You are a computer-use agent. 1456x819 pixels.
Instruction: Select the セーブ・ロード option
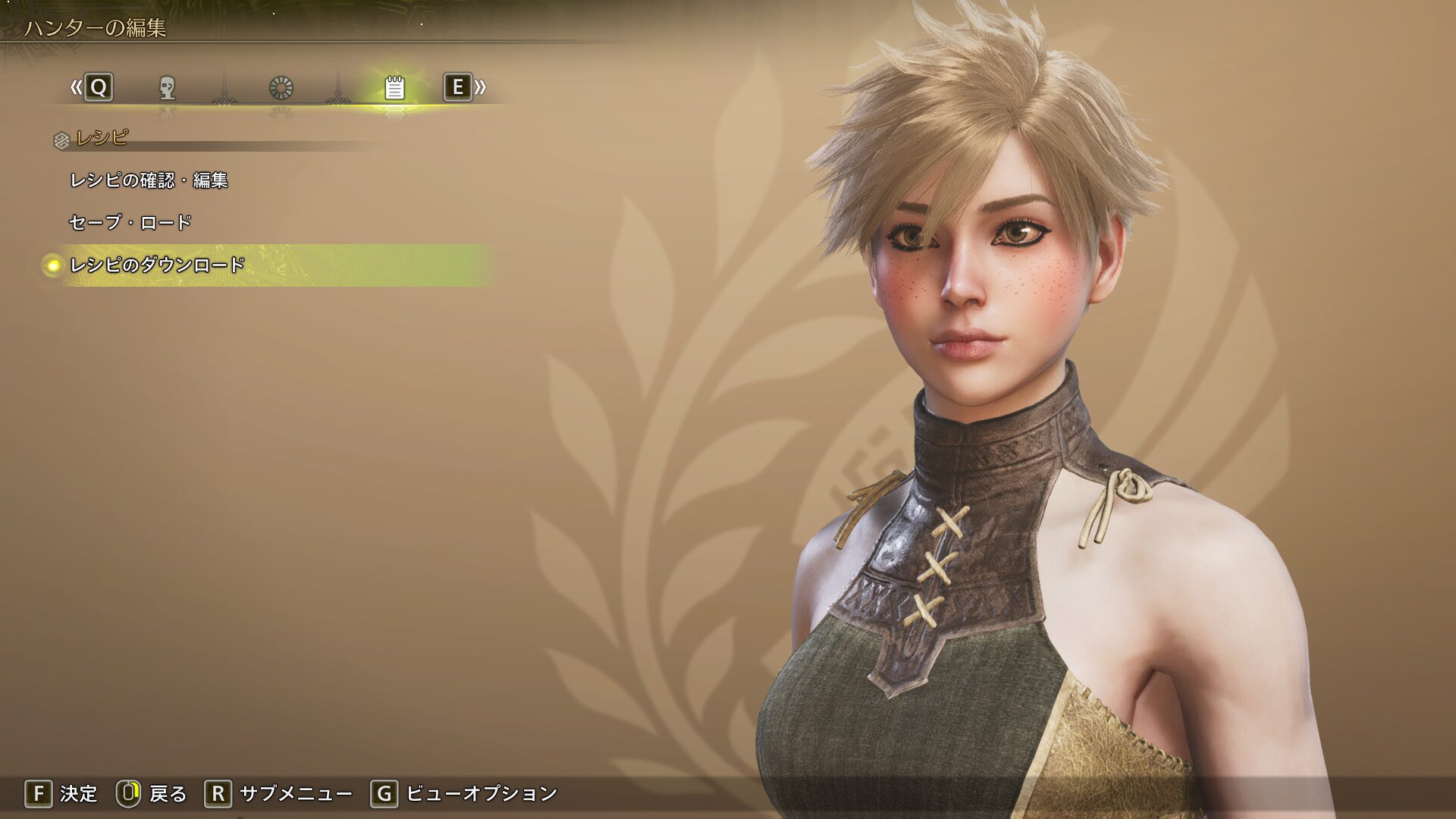pyautogui.click(x=130, y=223)
